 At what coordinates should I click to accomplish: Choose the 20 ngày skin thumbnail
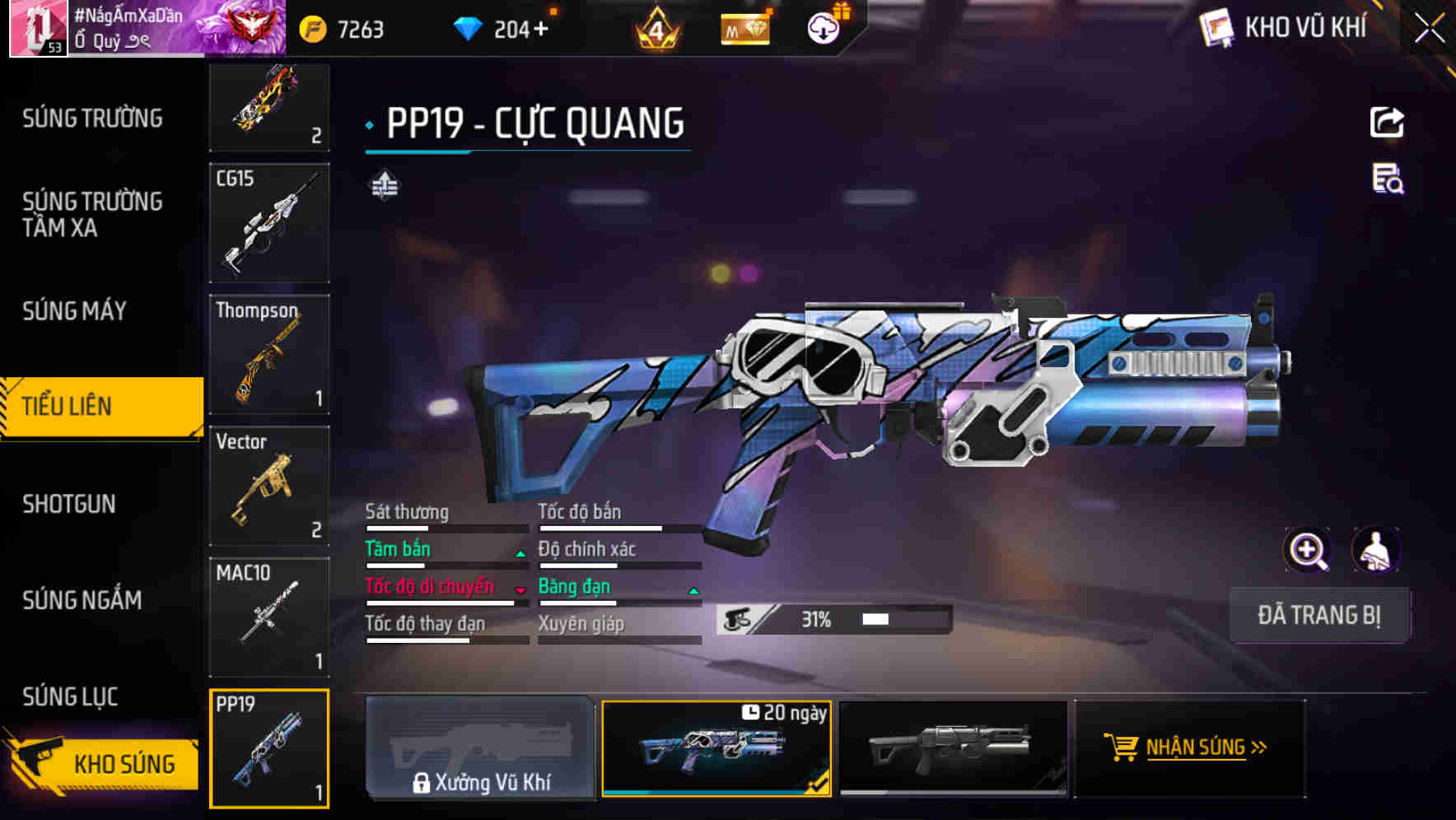tap(716, 749)
